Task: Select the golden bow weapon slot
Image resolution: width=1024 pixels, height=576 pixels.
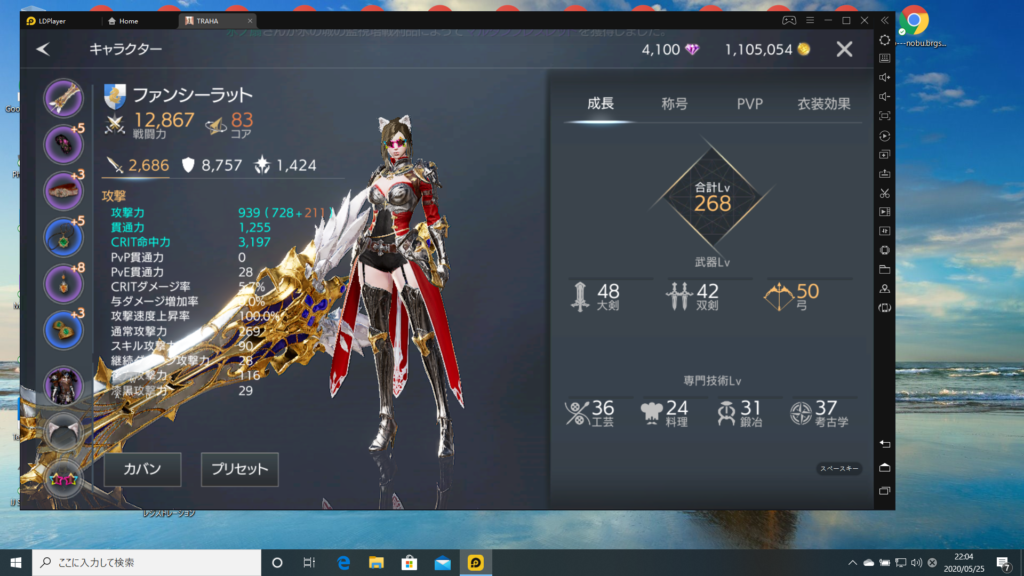Action: (x=64, y=98)
